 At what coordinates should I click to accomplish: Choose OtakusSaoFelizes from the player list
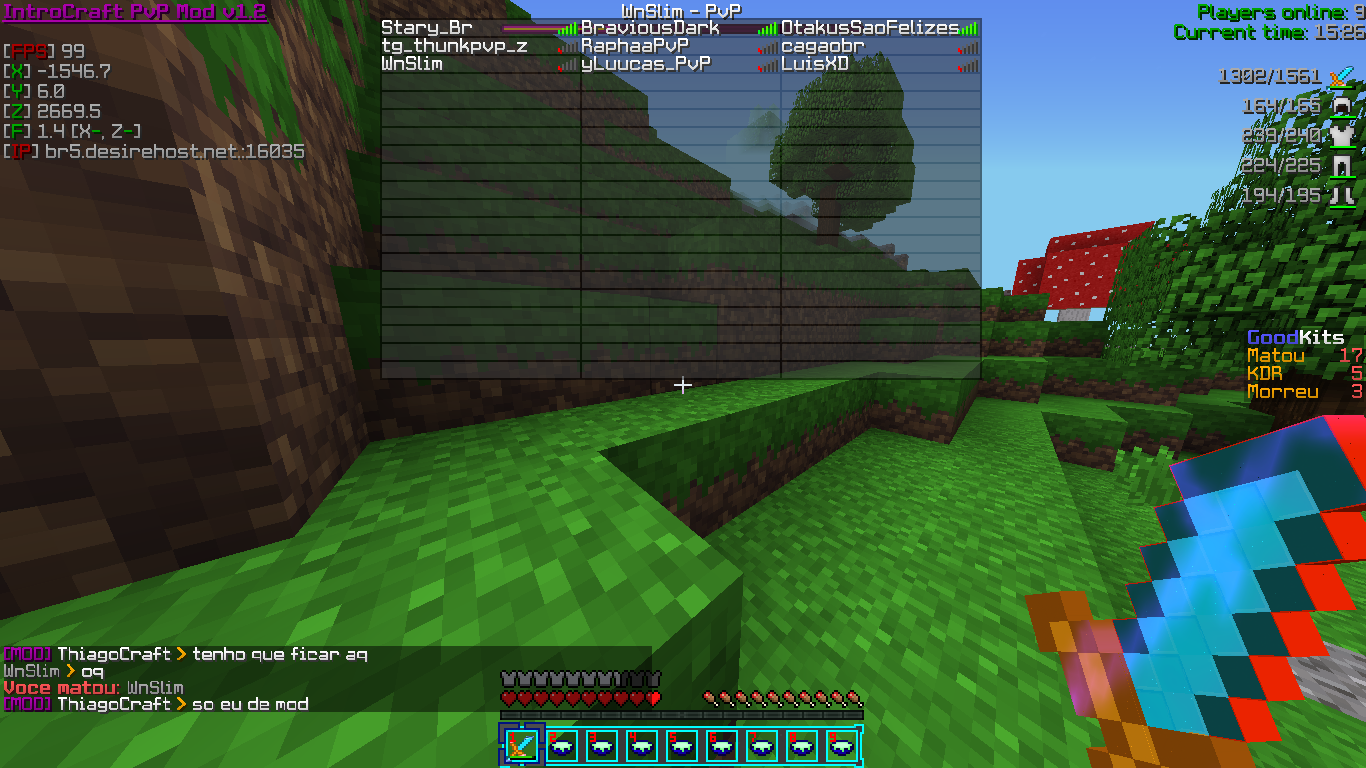pyautogui.click(x=869, y=28)
